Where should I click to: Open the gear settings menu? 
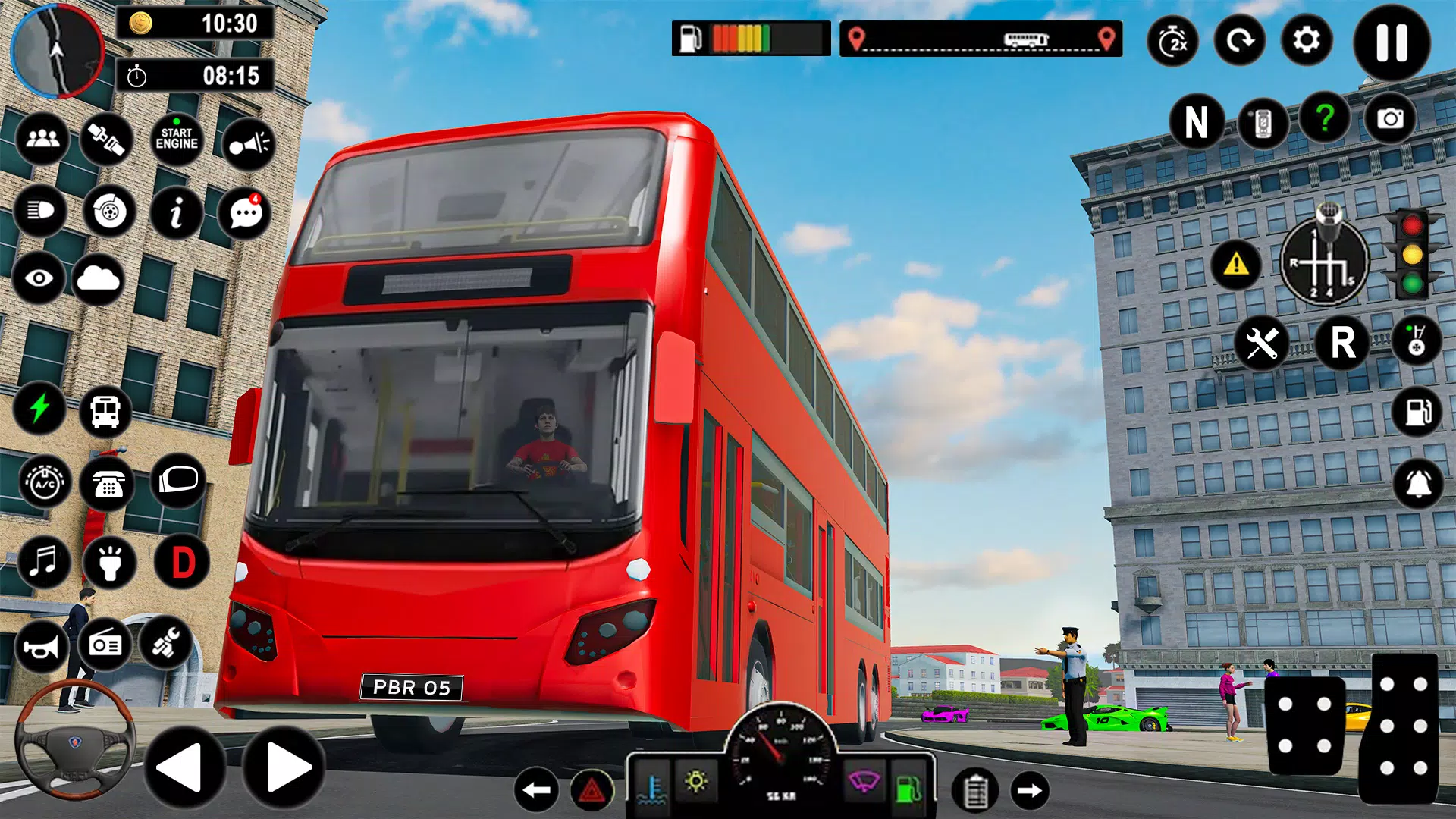click(x=1306, y=40)
